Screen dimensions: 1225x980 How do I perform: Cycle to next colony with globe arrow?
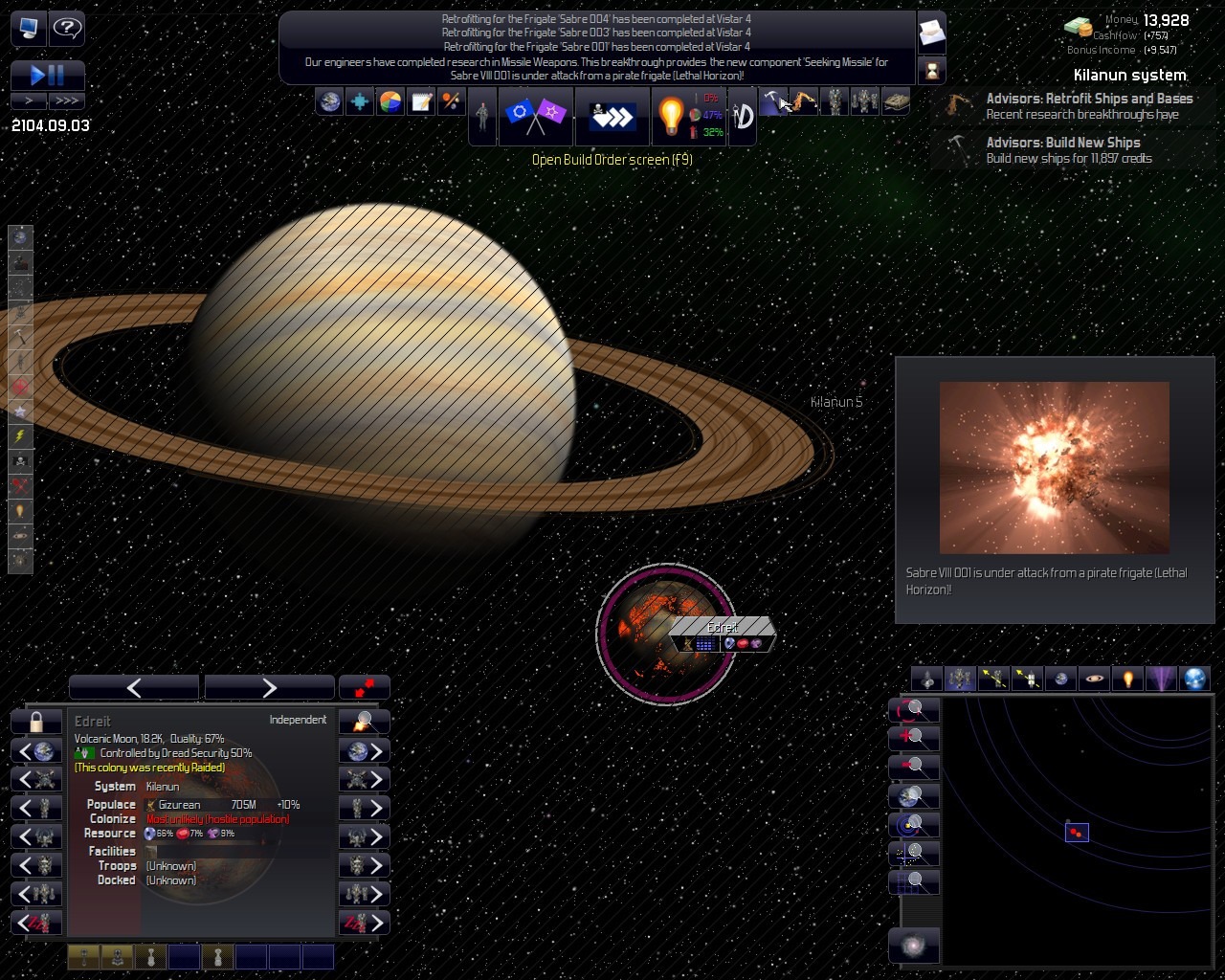(365, 751)
